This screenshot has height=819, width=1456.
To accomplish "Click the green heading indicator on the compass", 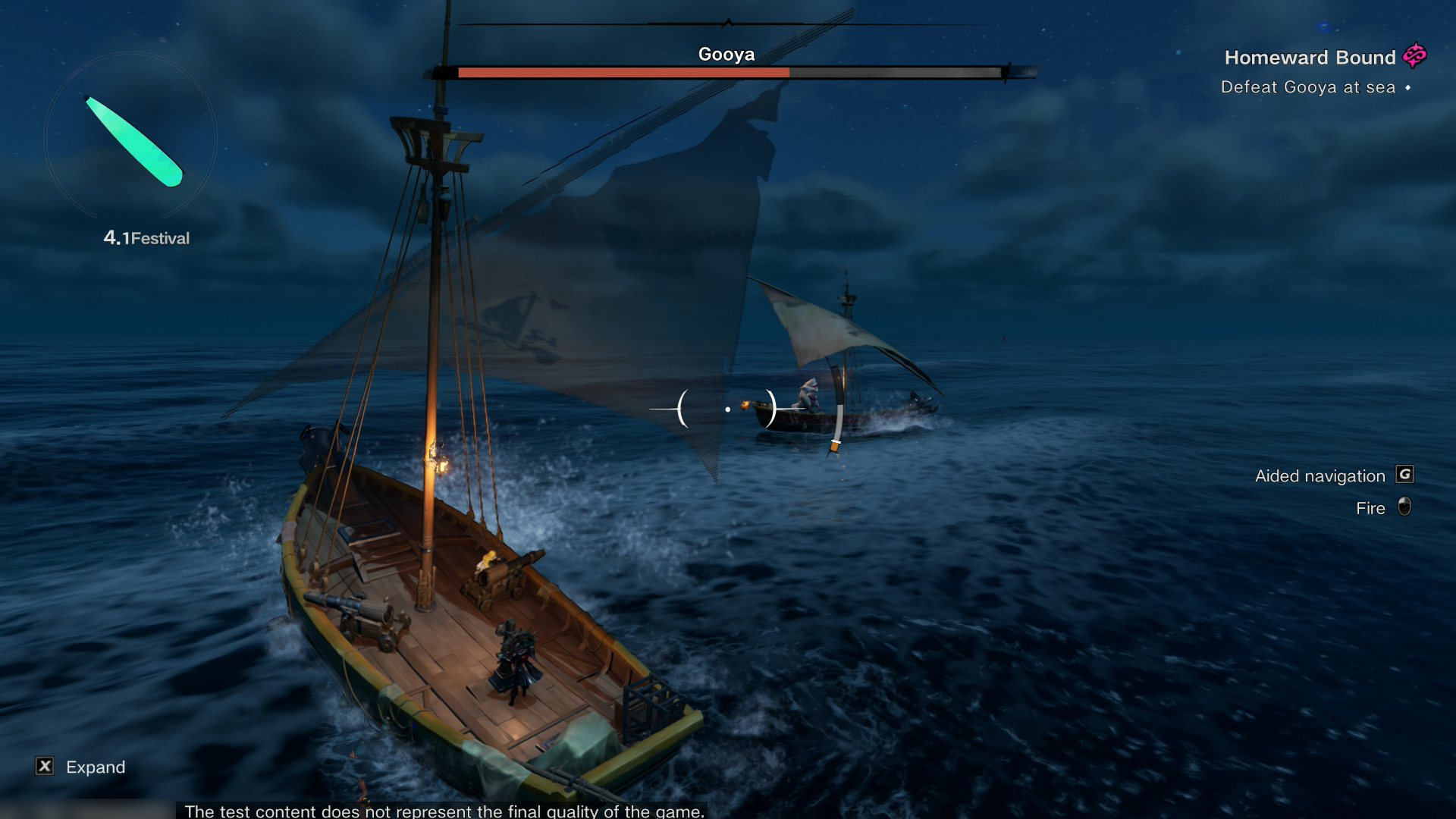I will coord(133,140).
